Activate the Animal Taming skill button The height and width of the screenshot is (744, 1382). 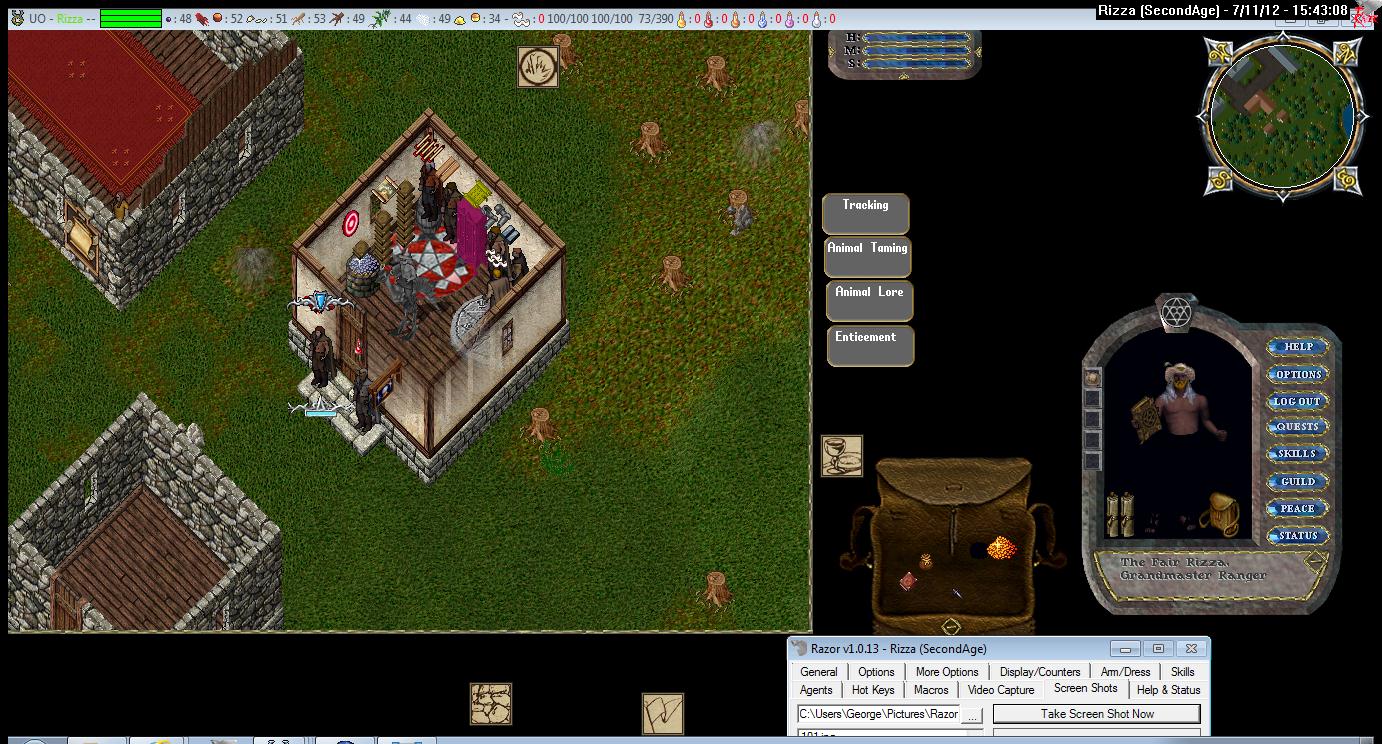867,256
